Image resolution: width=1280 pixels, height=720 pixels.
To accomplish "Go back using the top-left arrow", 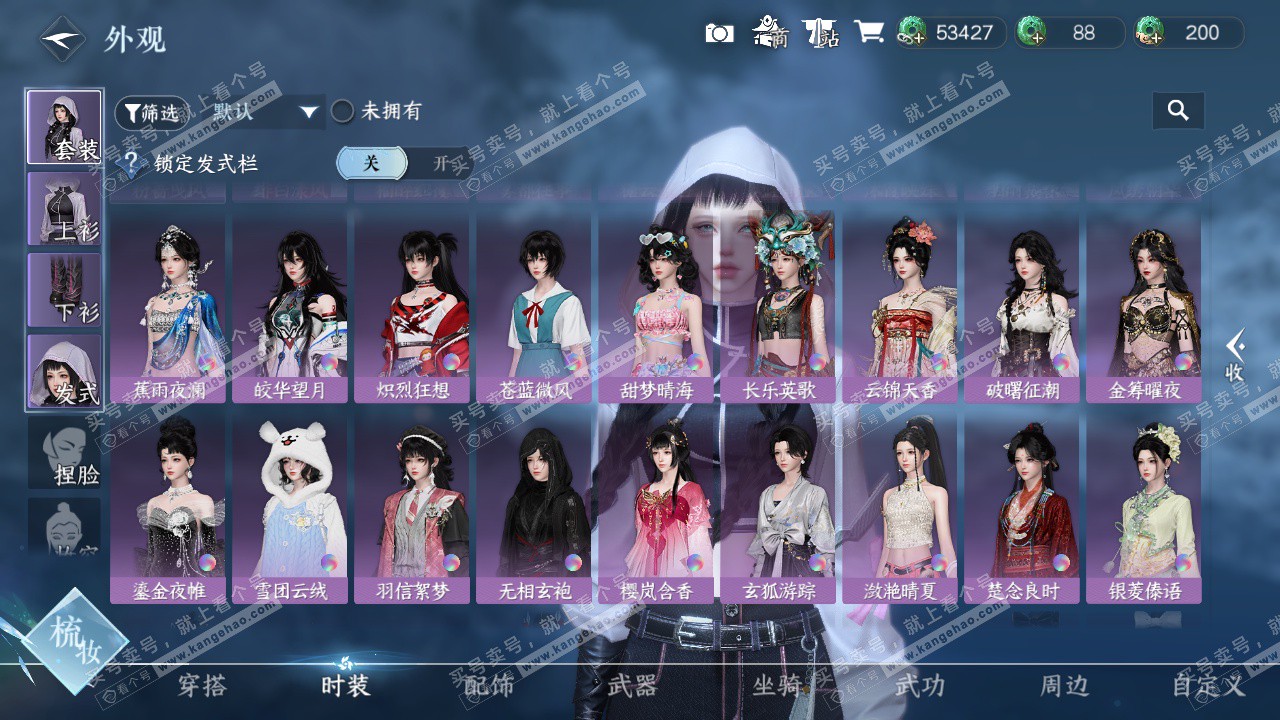I will click(62, 40).
